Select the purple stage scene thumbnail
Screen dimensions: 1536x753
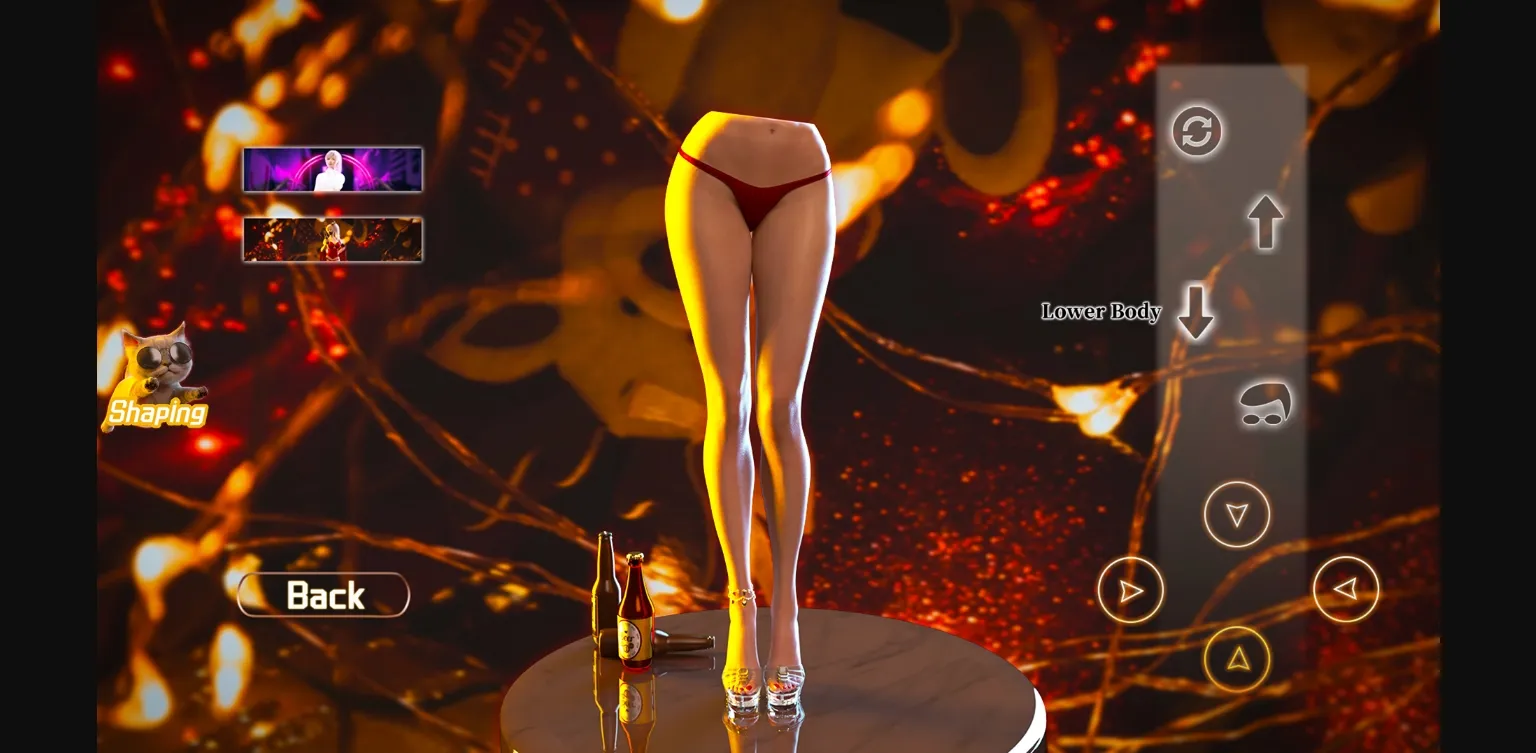[333, 169]
